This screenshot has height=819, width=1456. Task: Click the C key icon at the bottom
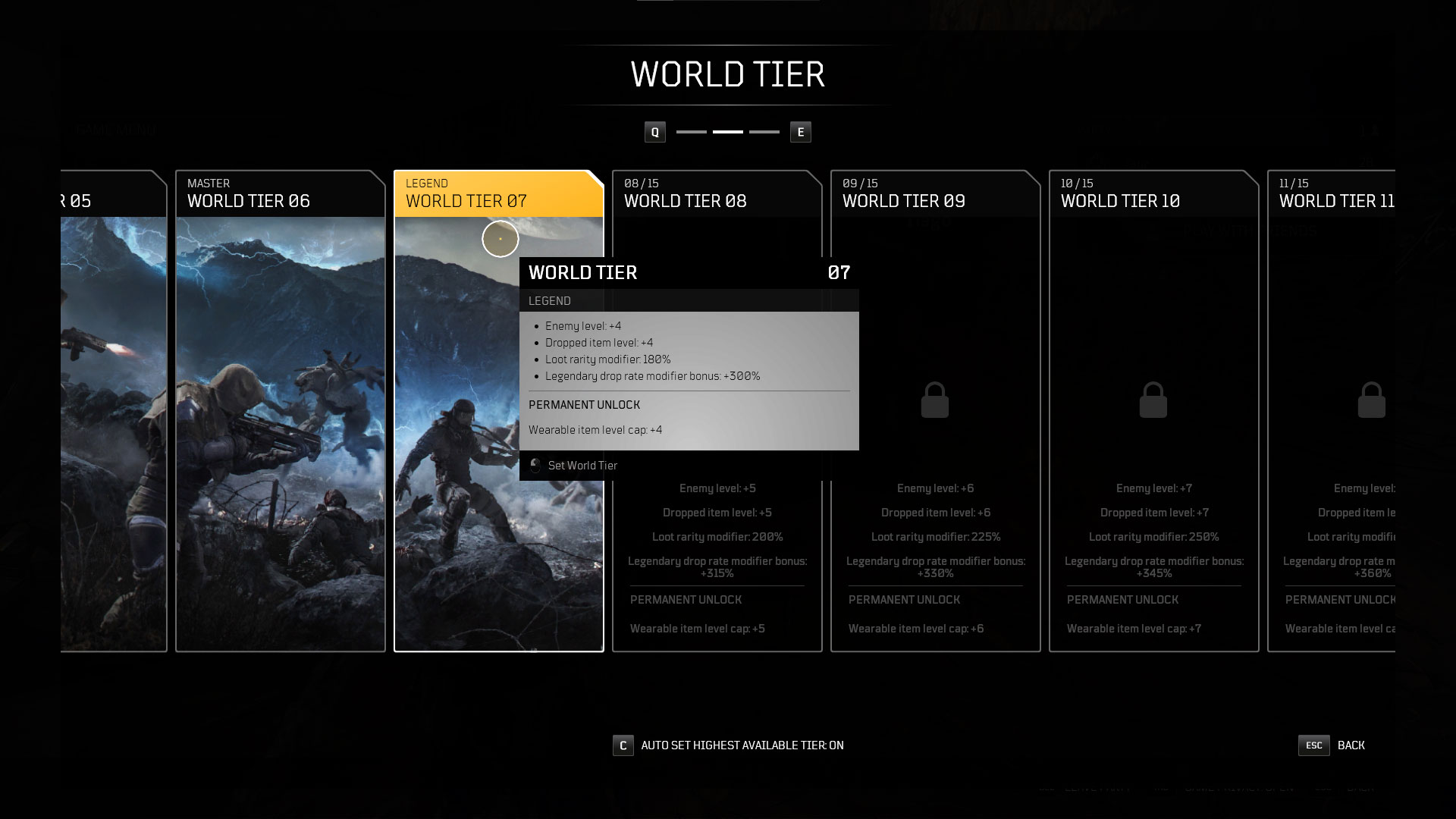click(x=623, y=745)
